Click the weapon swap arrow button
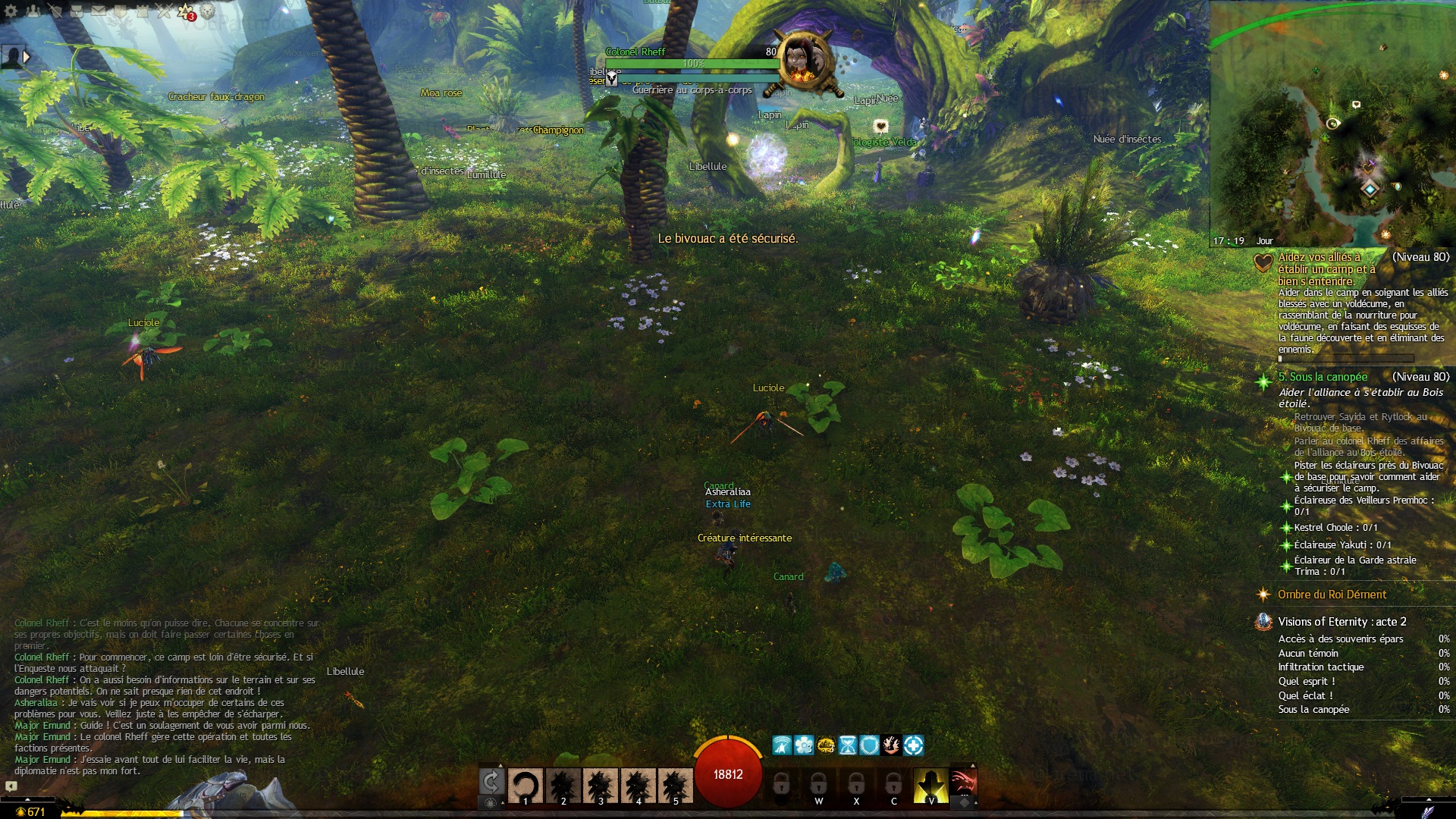The image size is (1456, 819). tap(491, 781)
